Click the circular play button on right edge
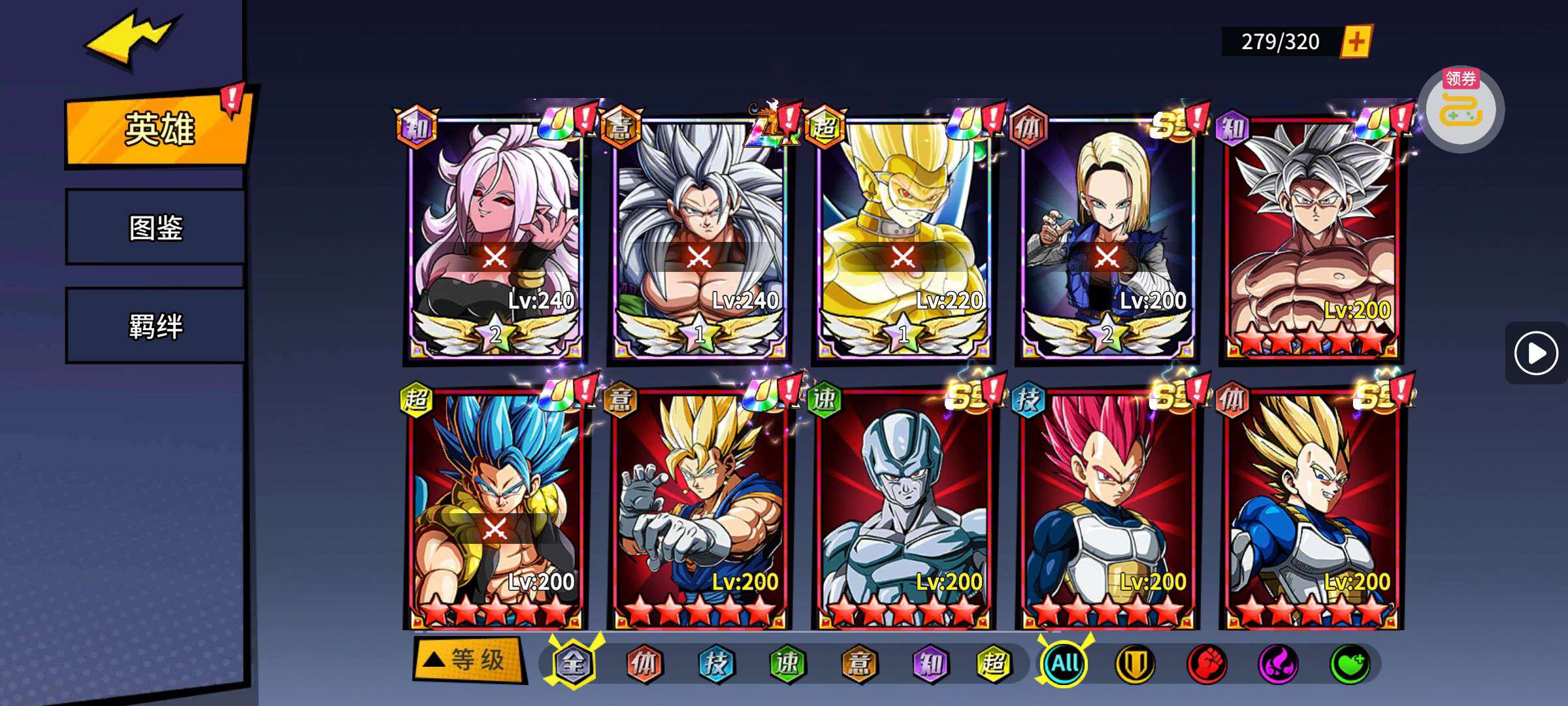The width and height of the screenshot is (1568, 706). click(1536, 353)
